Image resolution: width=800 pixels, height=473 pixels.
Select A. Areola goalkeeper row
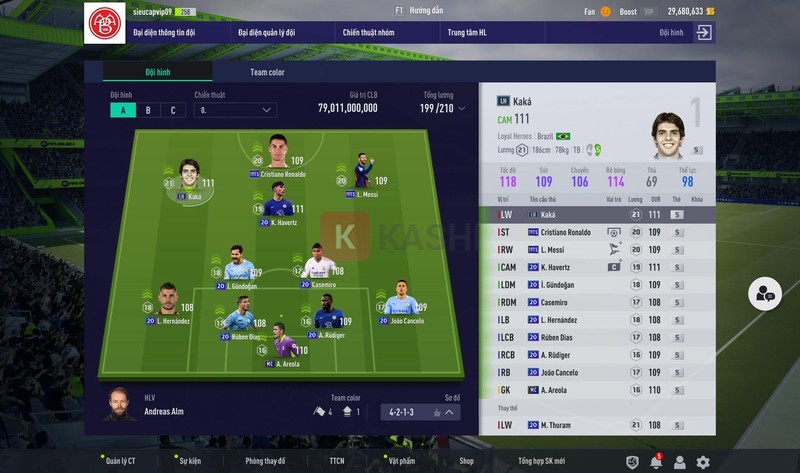tap(597, 389)
